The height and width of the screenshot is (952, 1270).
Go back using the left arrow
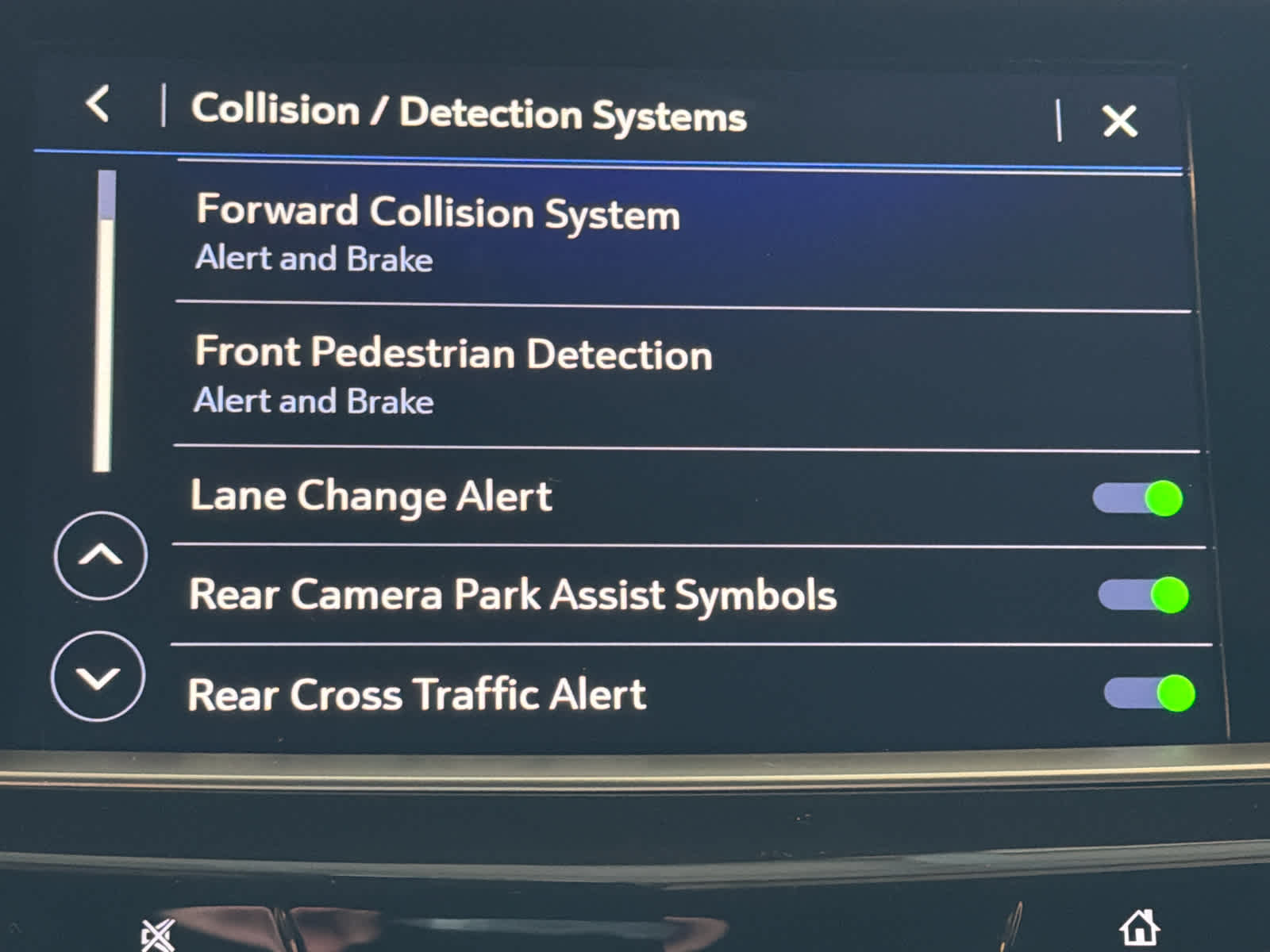click(98, 104)
